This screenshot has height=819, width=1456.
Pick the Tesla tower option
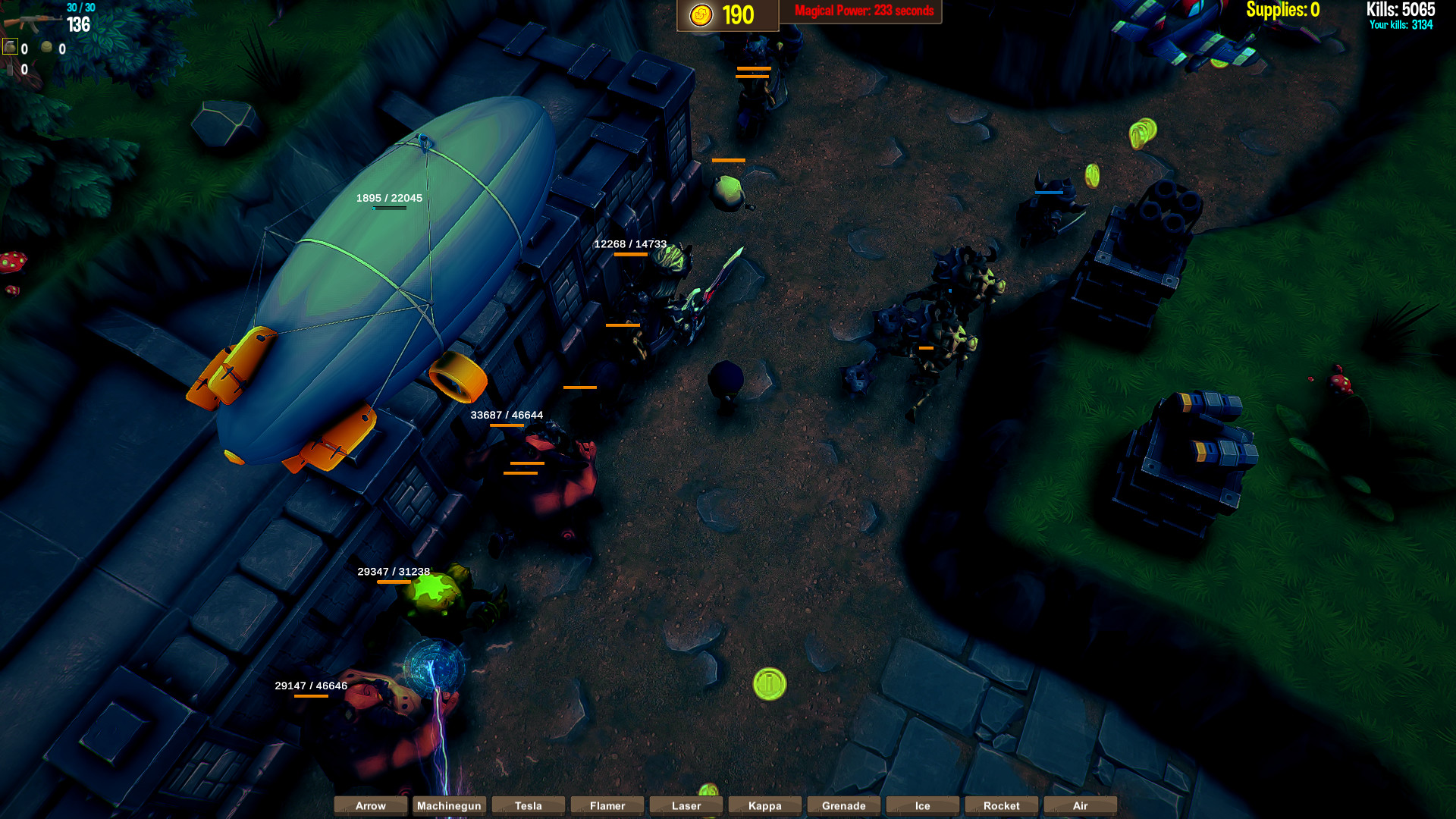pos(529,805)
